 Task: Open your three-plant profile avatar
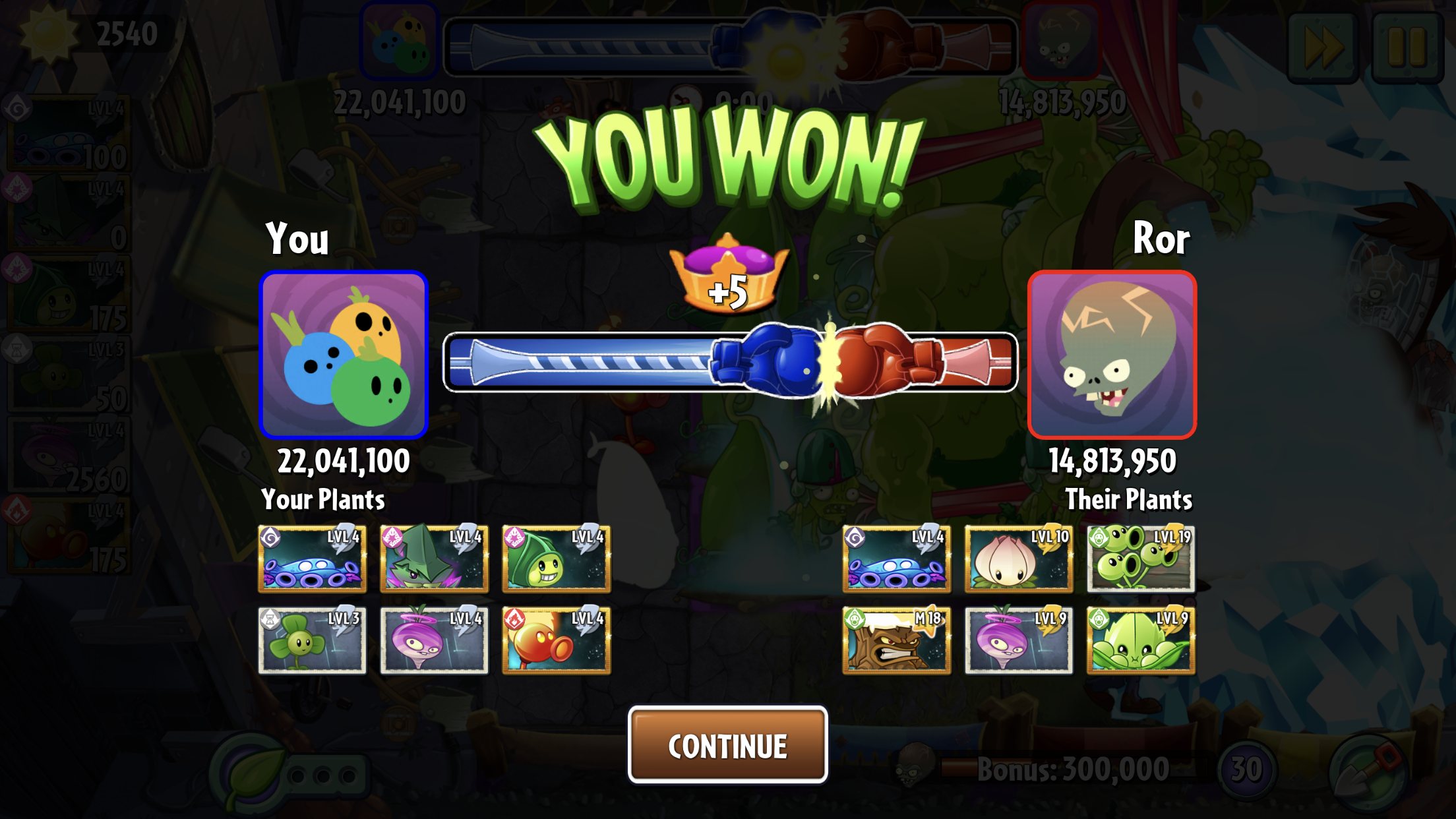tap(344, 355)
